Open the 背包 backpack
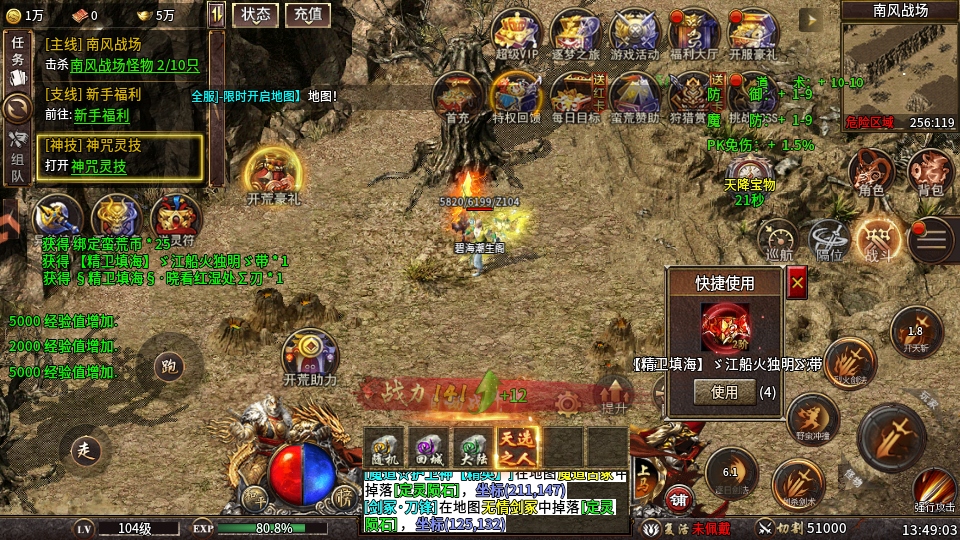 point(930,172)
